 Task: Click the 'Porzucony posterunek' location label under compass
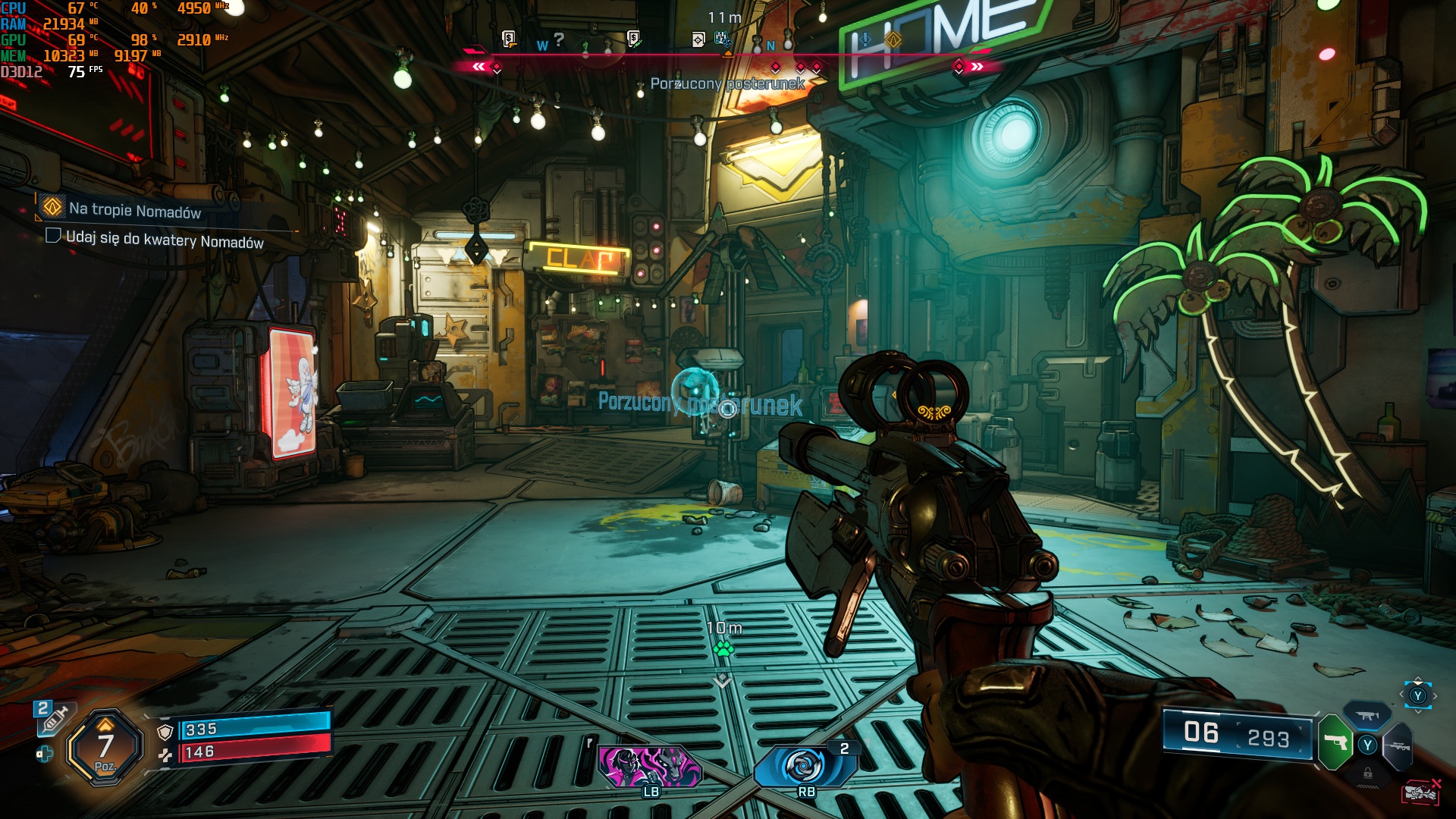click(x=727, y=83)
